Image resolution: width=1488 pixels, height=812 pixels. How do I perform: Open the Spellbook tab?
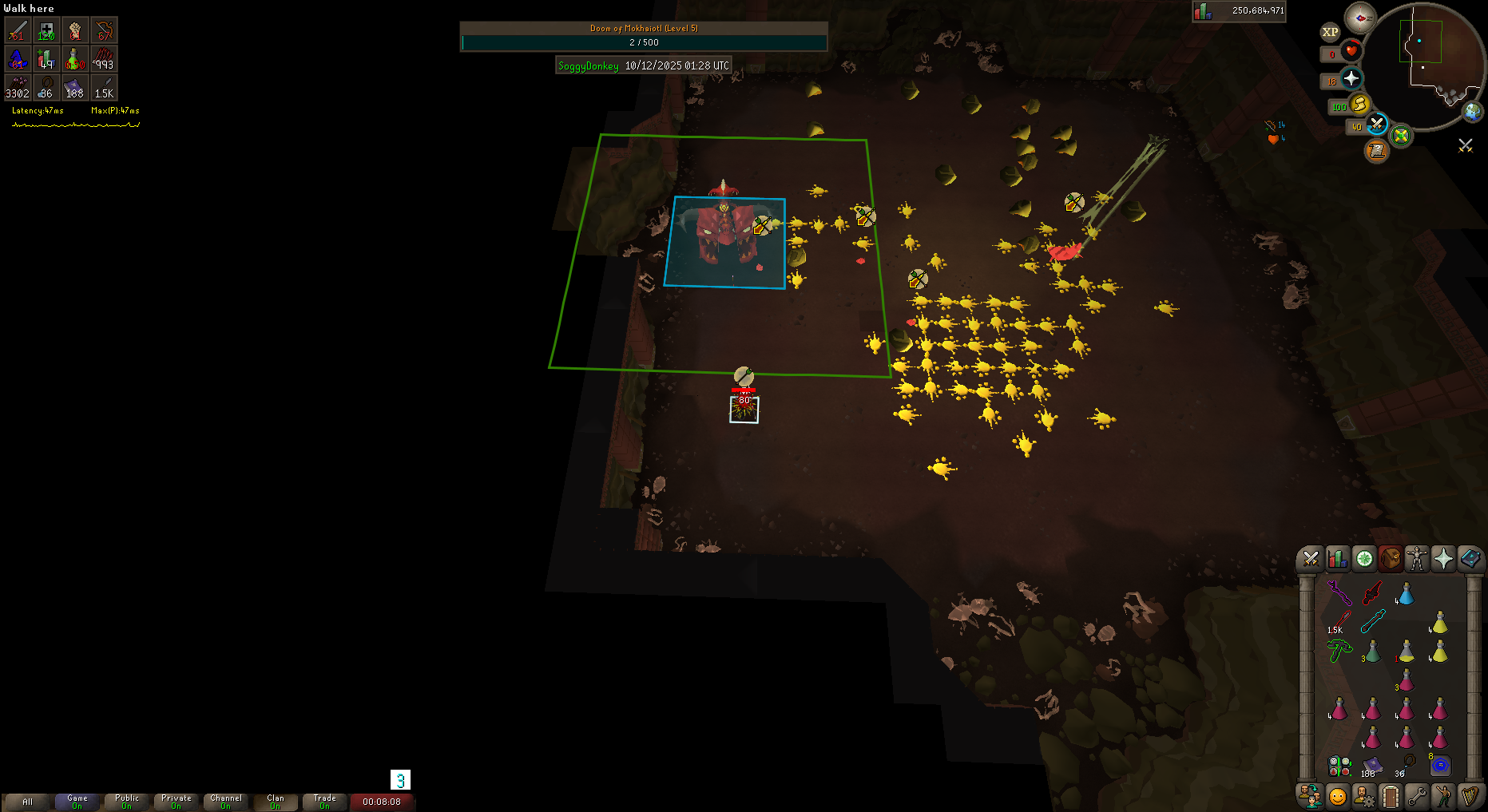coord(1470,559)
